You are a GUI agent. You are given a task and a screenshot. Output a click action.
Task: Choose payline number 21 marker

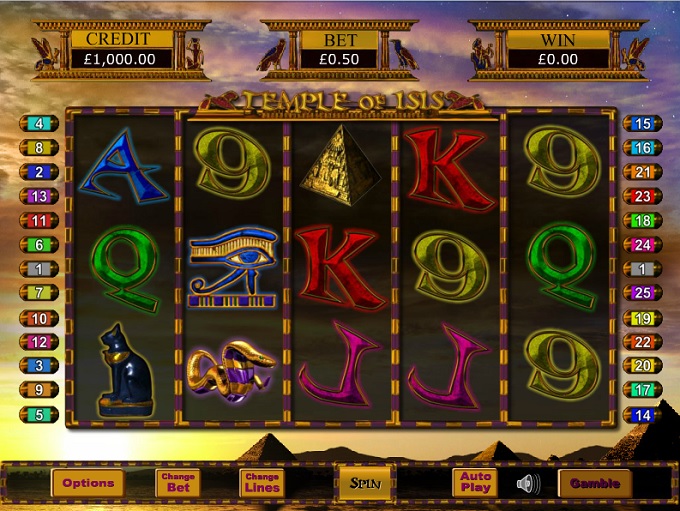tap(642, 172)
